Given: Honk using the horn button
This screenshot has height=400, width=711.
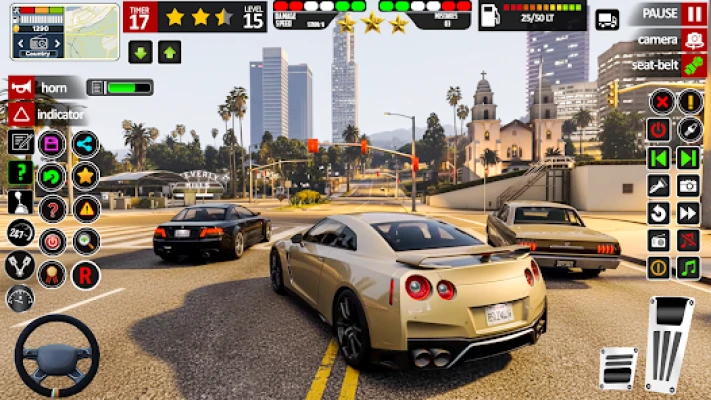Looking at the screenshot, I should click(x=21, y=87).
